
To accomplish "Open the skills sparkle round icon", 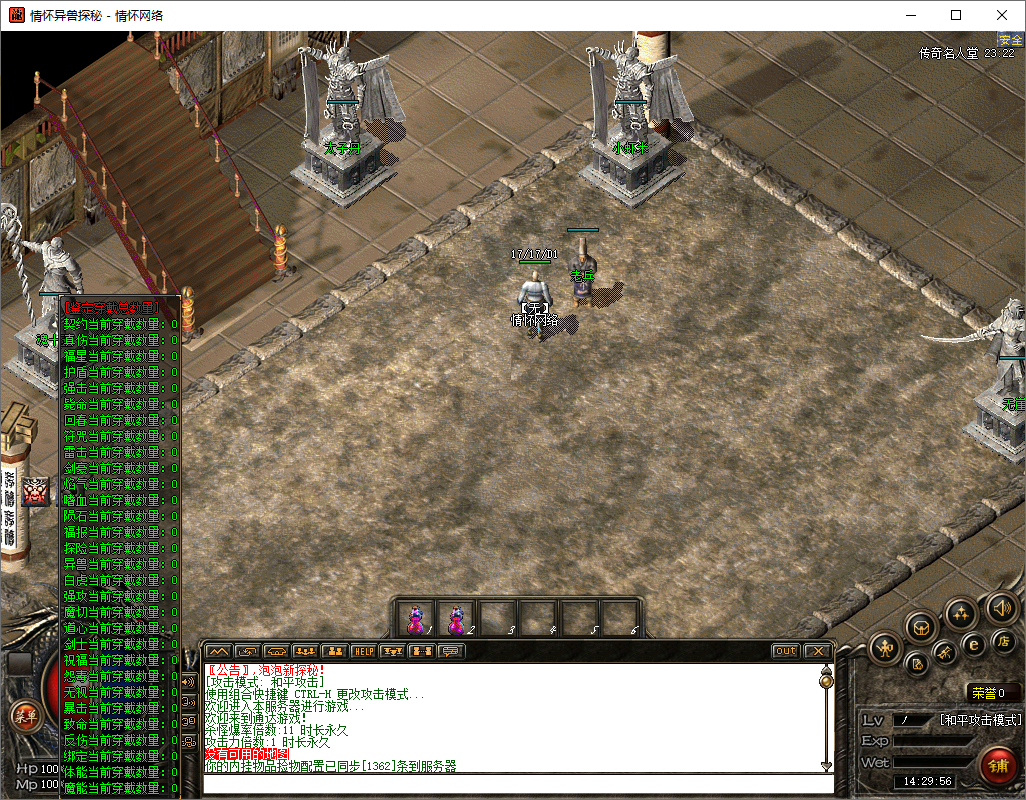I will 961,612.
